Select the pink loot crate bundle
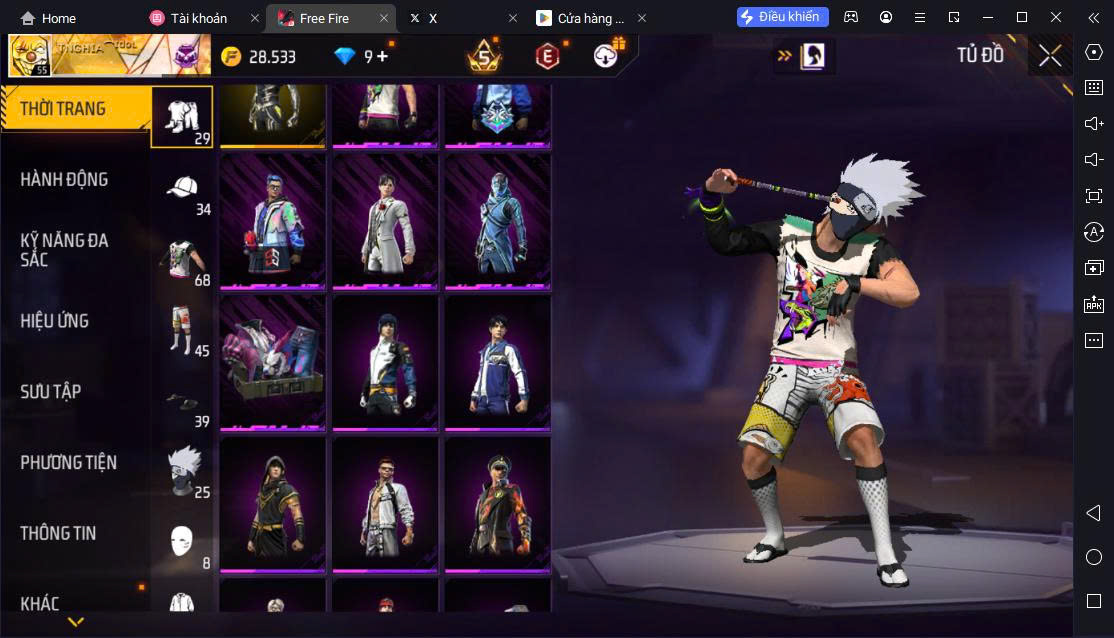The image size is (1114, 638). coord(272,362)
